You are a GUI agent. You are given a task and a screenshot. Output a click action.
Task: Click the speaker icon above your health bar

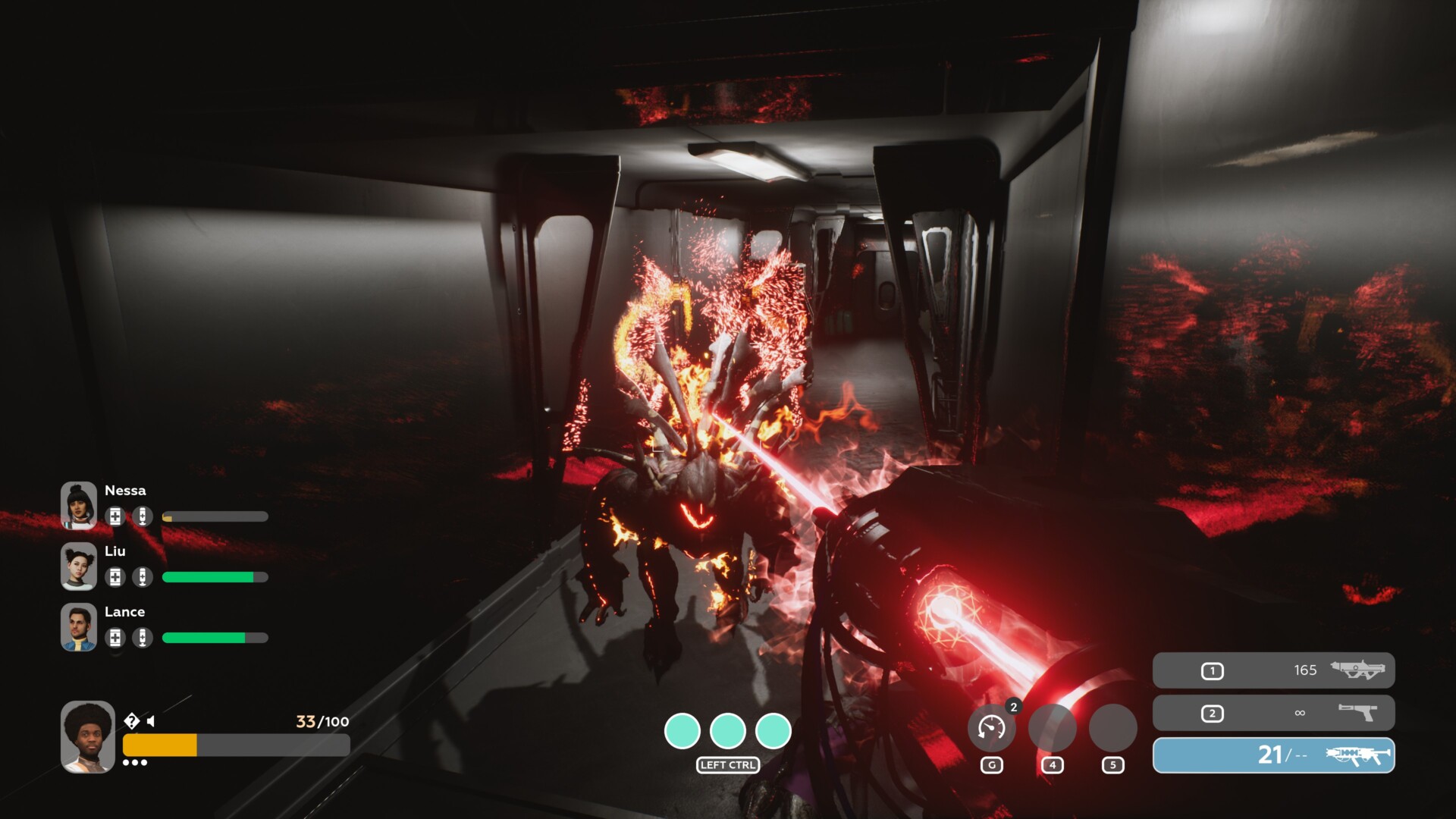click(x=151, y=721)
